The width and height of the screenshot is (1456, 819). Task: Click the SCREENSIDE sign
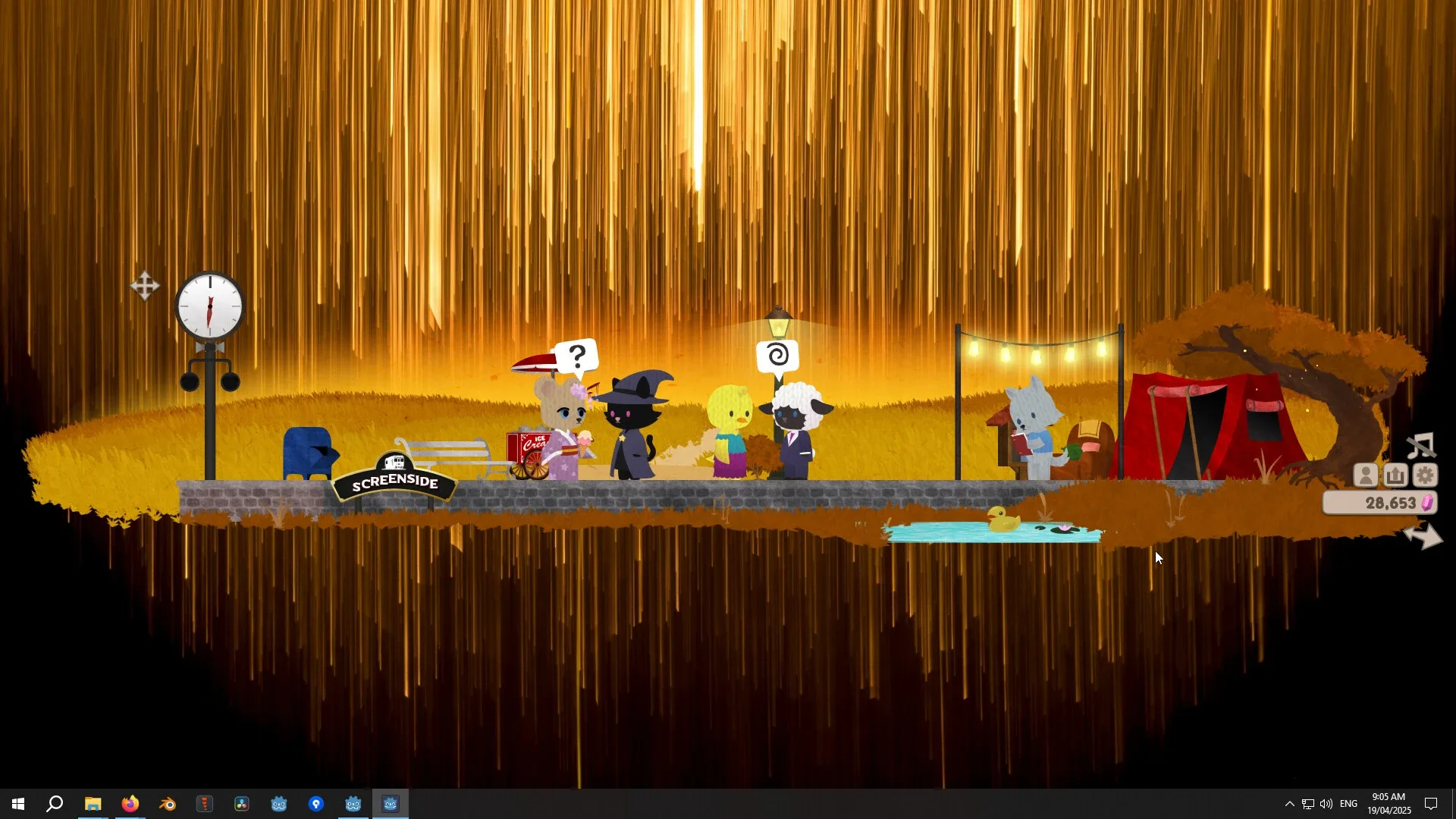point(394,481)
